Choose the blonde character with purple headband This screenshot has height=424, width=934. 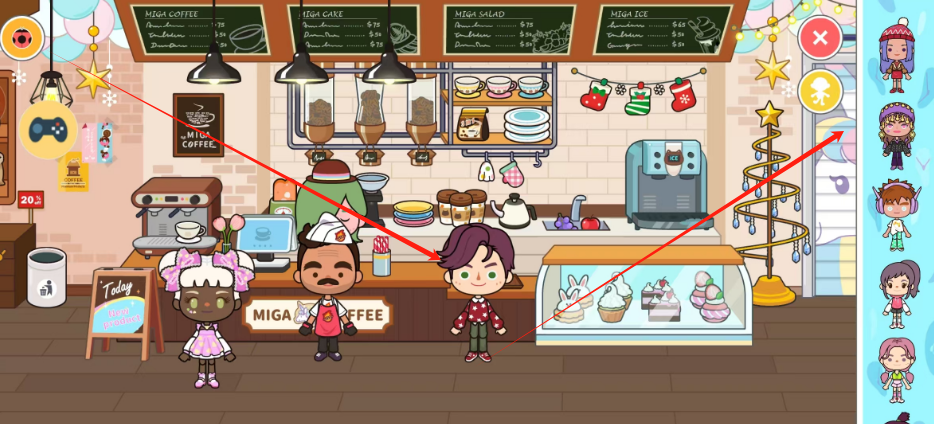tap(897, 136)
